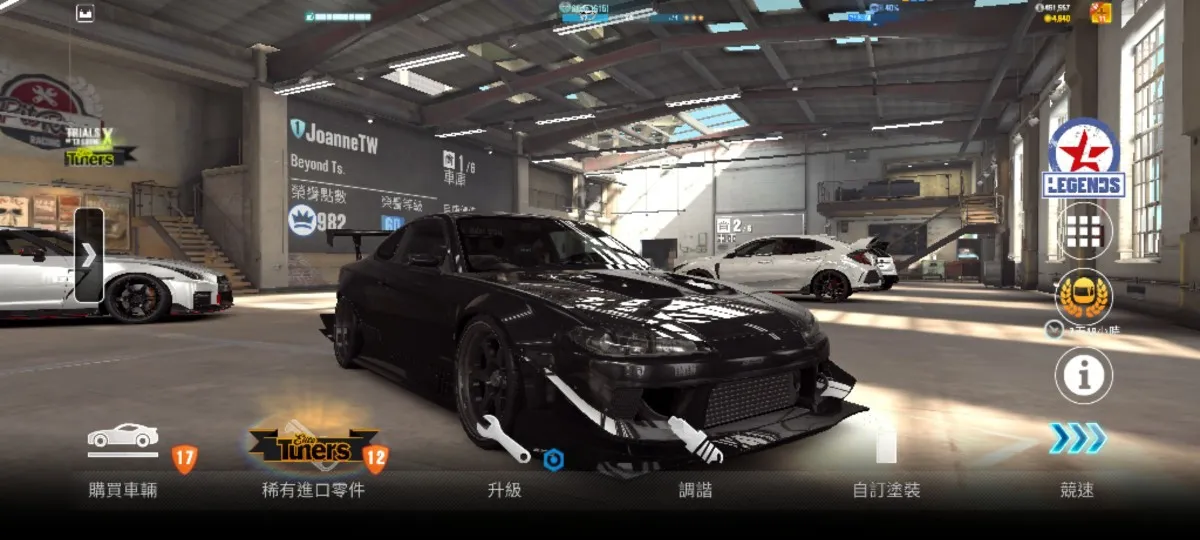Image resolution: width=1200 pixels, height=540 pixels.
Task: Click the orange gift icon at top right
Action: pyautogui.click(x=1101, y=13)
